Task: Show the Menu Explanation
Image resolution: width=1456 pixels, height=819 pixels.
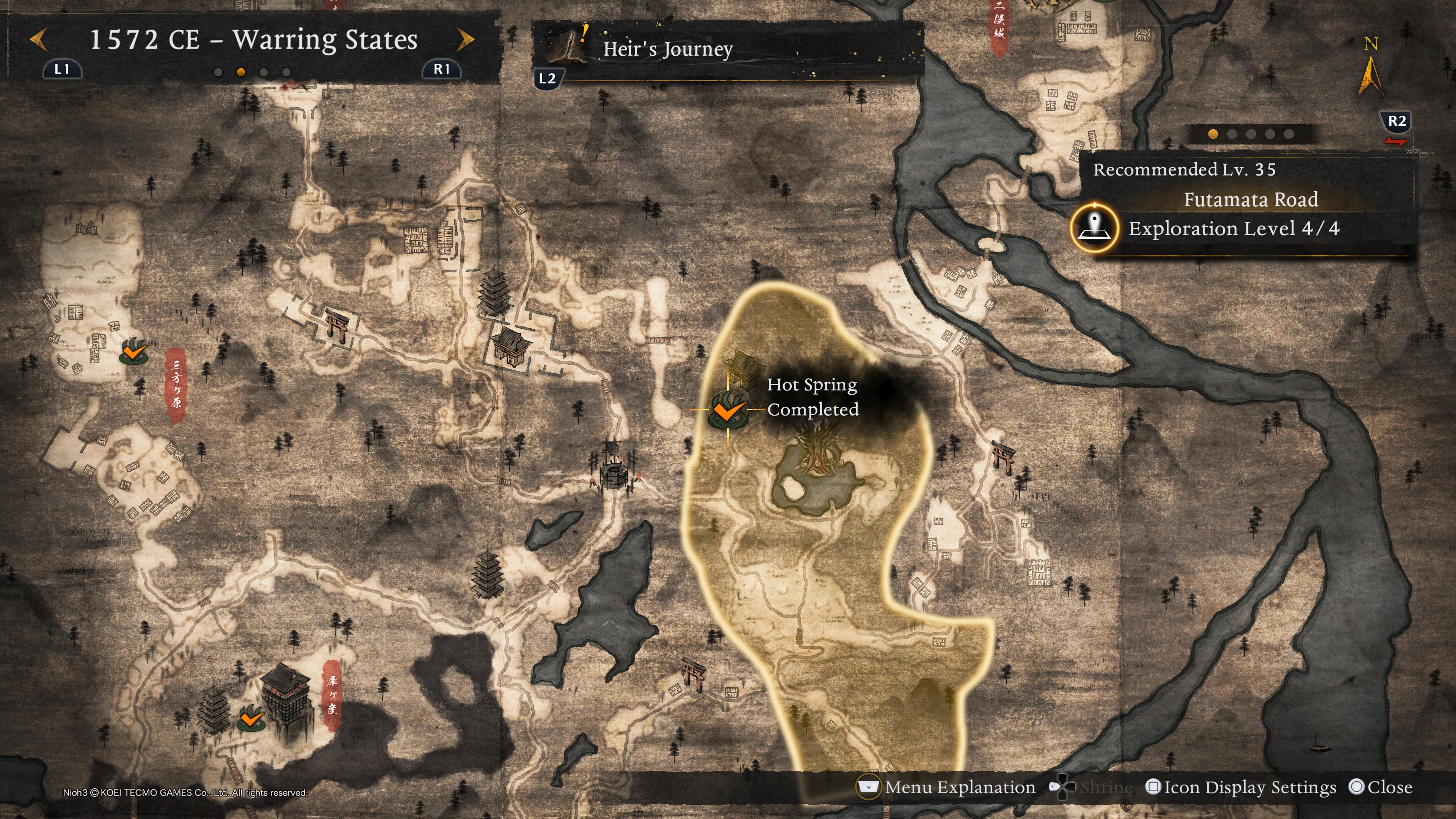Action: (947, 788)
